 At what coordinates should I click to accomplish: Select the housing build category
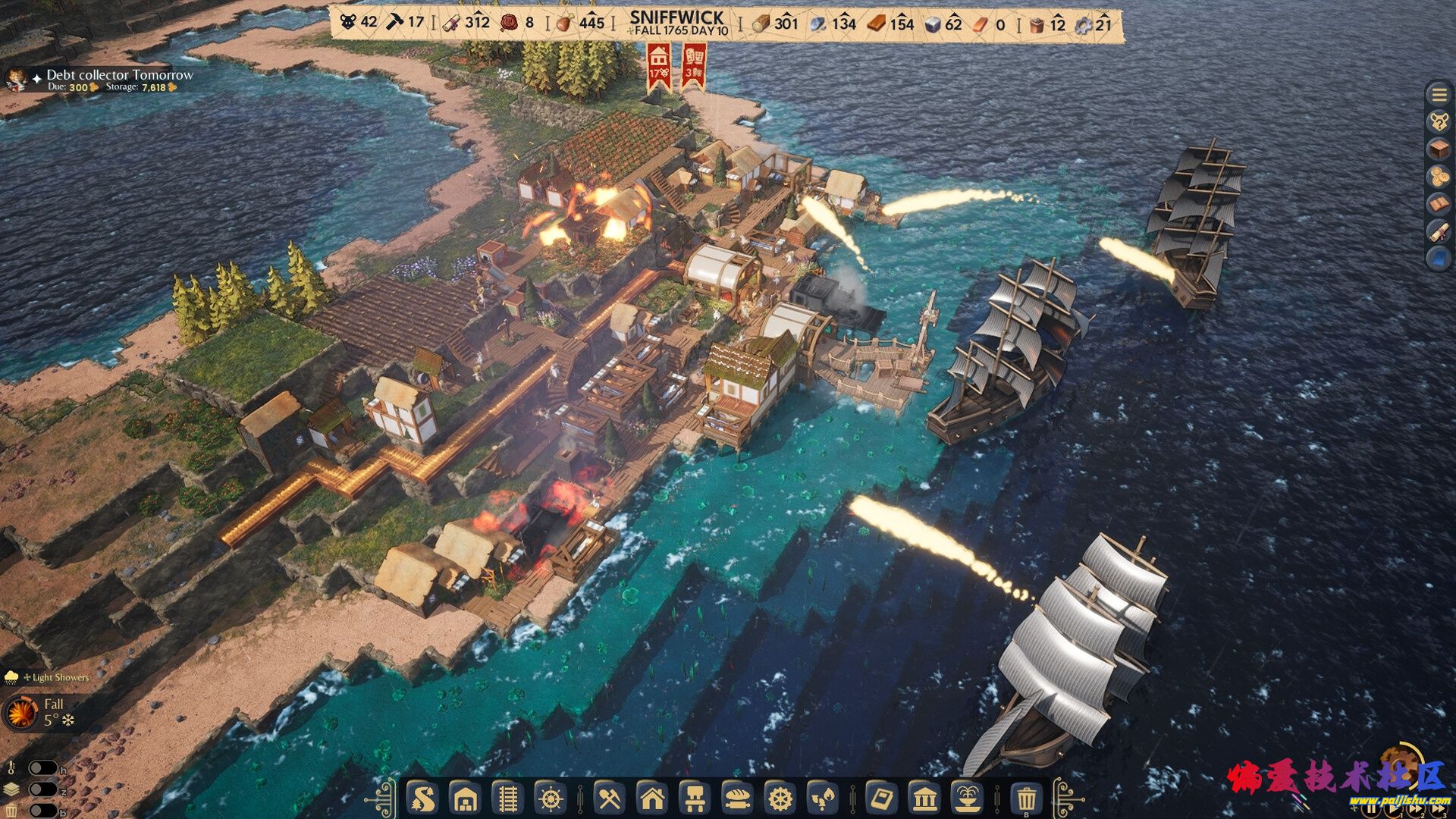[652, 799]
